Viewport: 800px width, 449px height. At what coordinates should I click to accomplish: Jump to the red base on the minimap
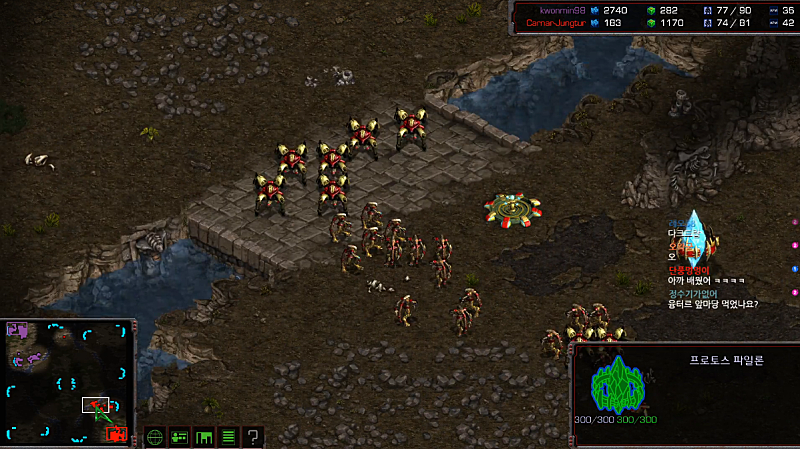[117, 433]
